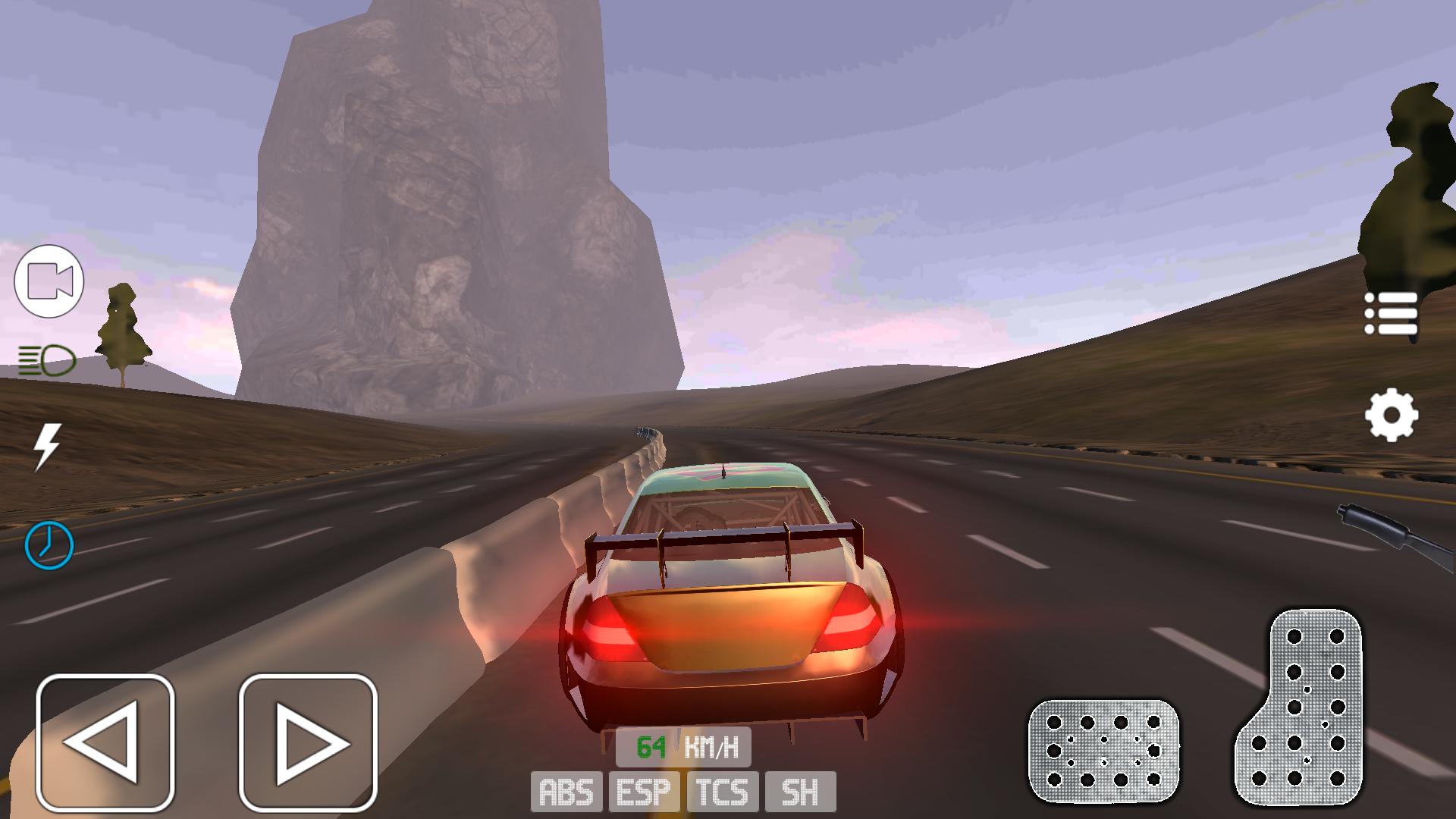Switch camera view with the video camera button

tap(49, 281)
